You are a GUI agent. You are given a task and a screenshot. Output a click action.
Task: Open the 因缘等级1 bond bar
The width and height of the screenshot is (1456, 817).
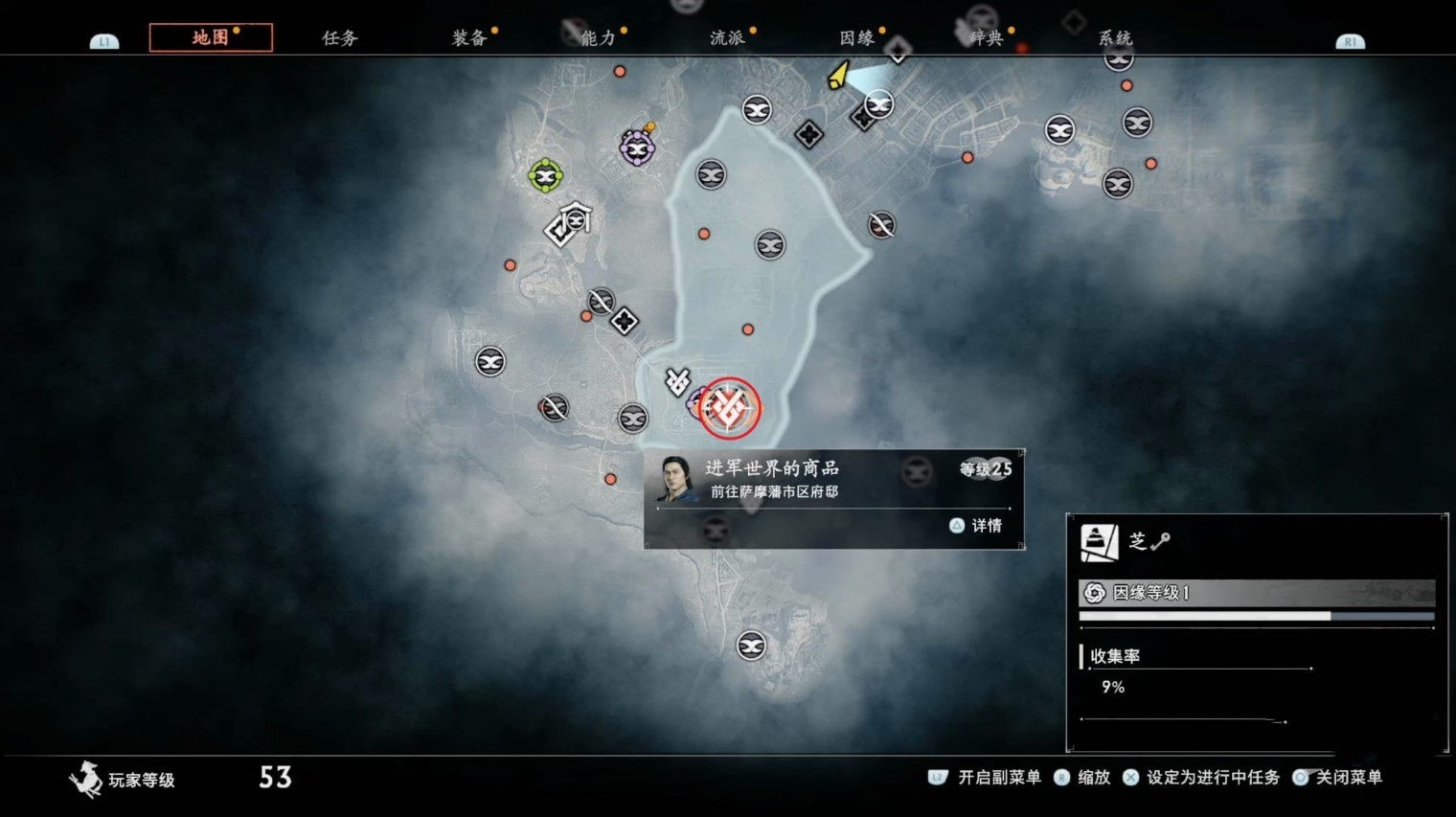[1256, 593]
